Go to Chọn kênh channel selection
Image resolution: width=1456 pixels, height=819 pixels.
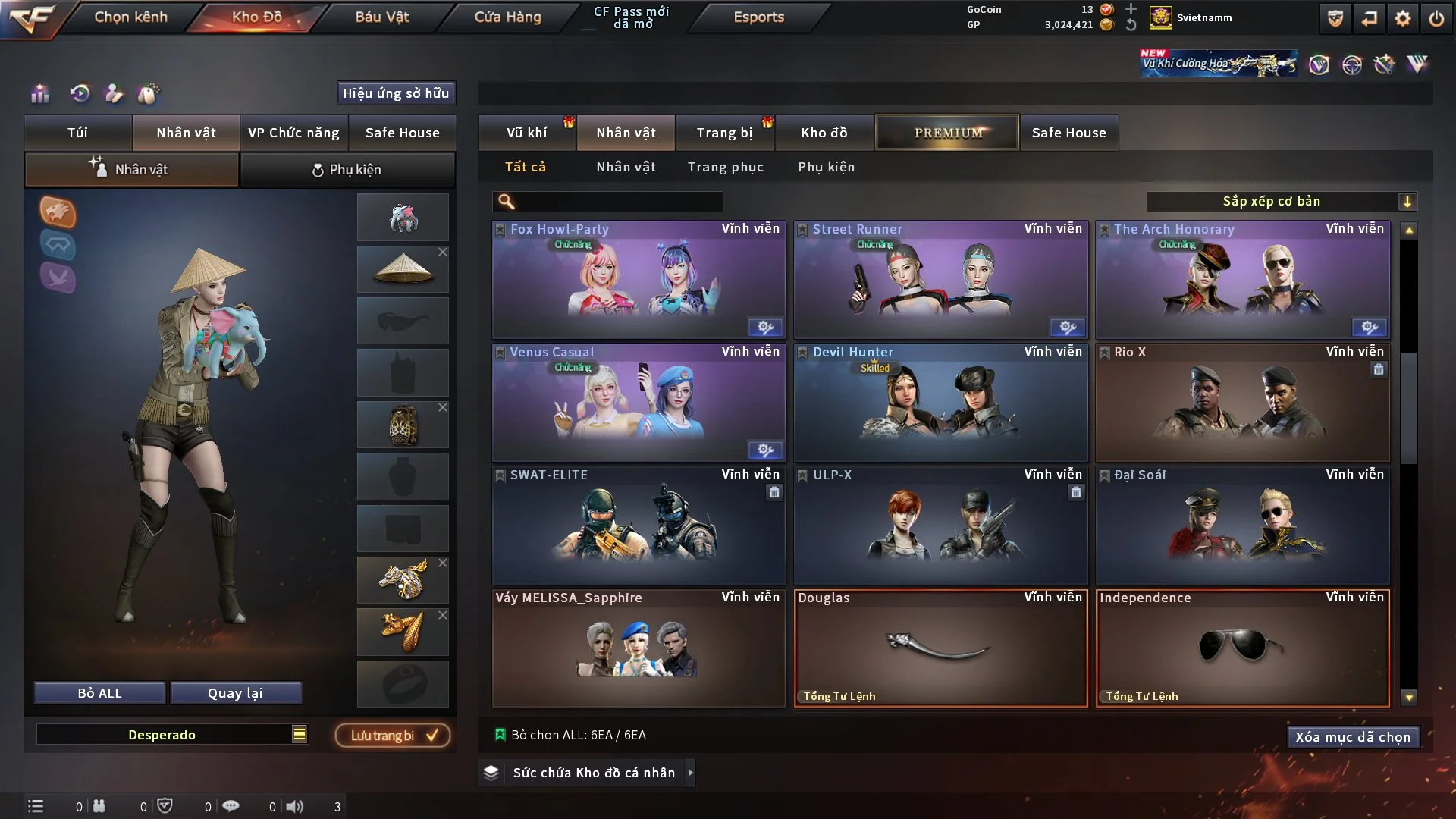coord(130,17)
